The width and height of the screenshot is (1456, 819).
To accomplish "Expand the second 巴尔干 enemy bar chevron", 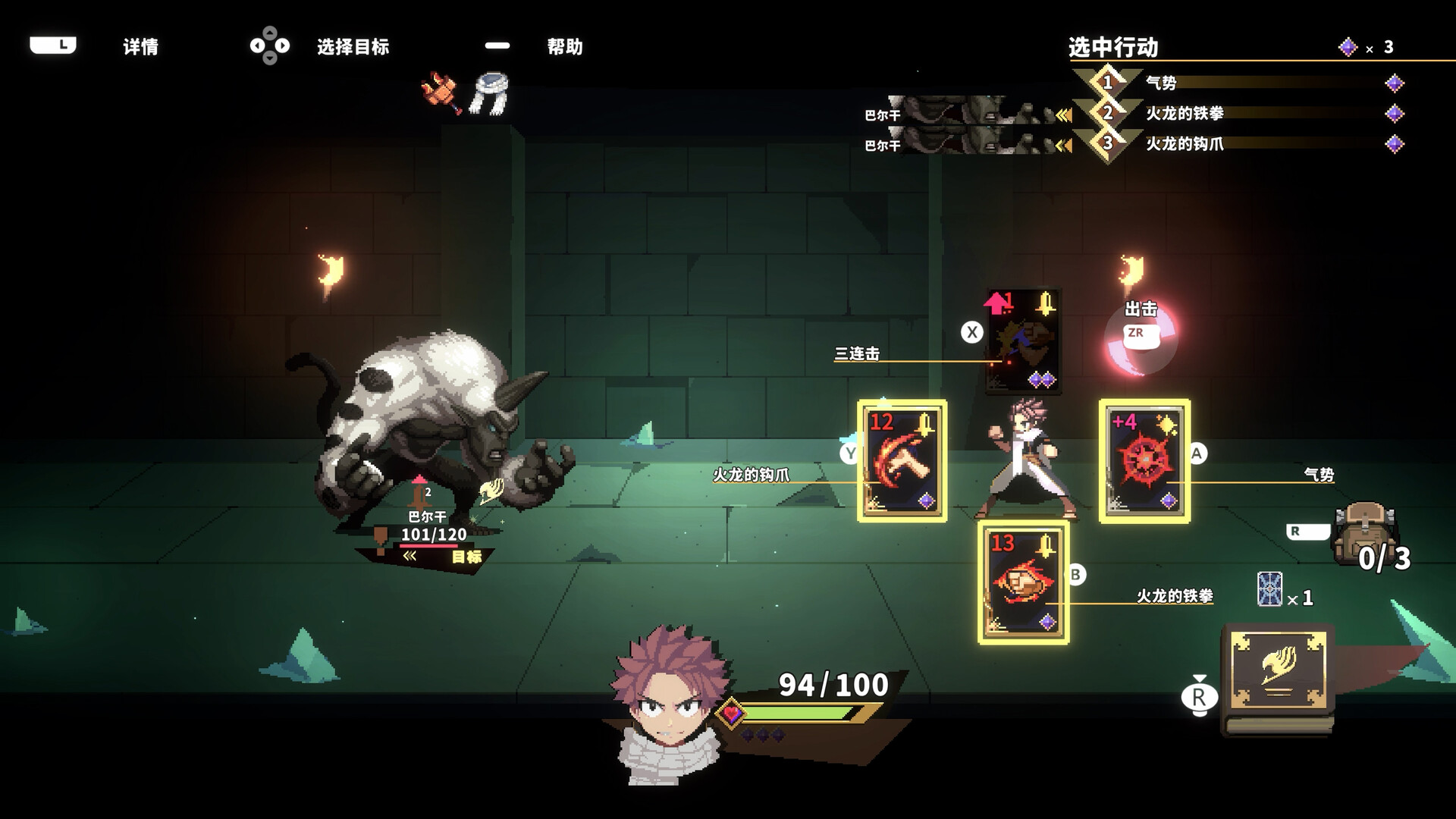I will coord(1062,144).
